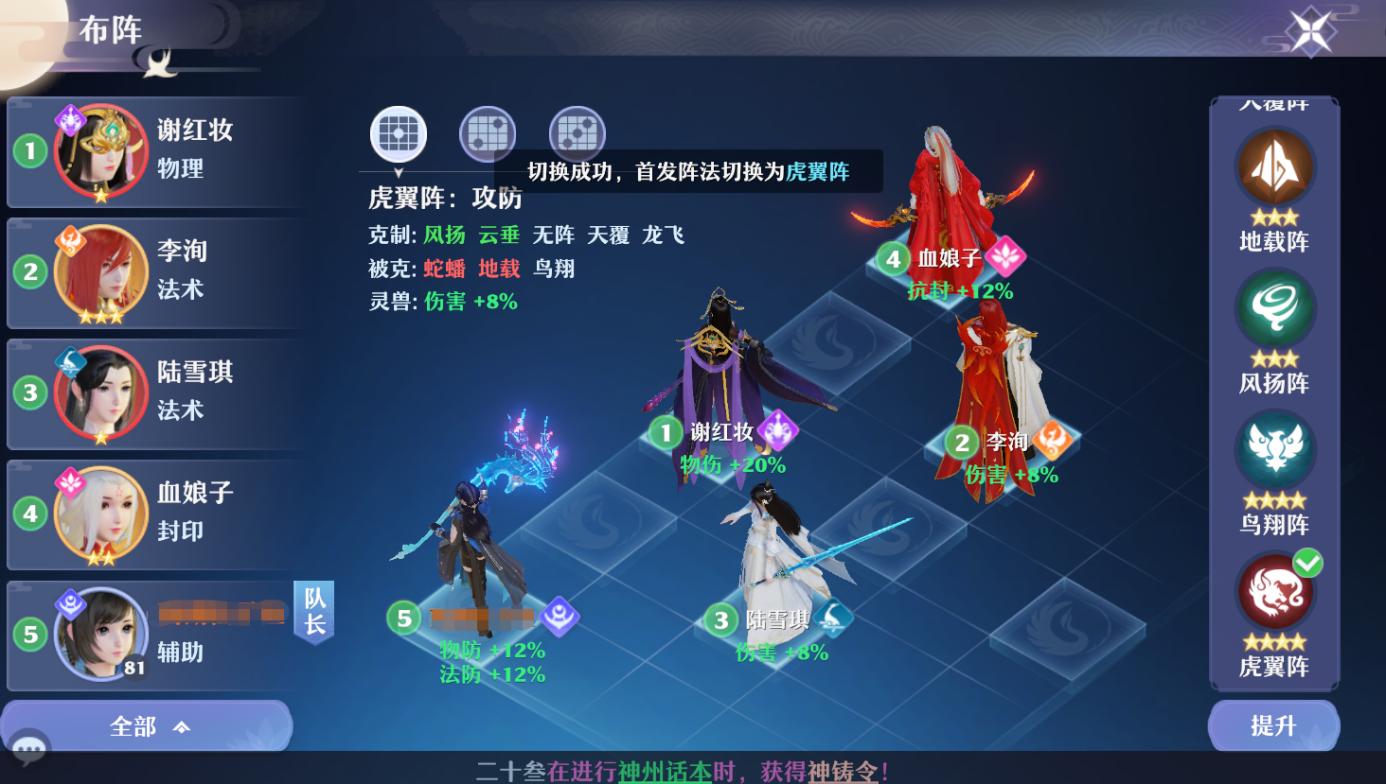
Task: Click the 提升 button
Action: [x=1274, y=727]
